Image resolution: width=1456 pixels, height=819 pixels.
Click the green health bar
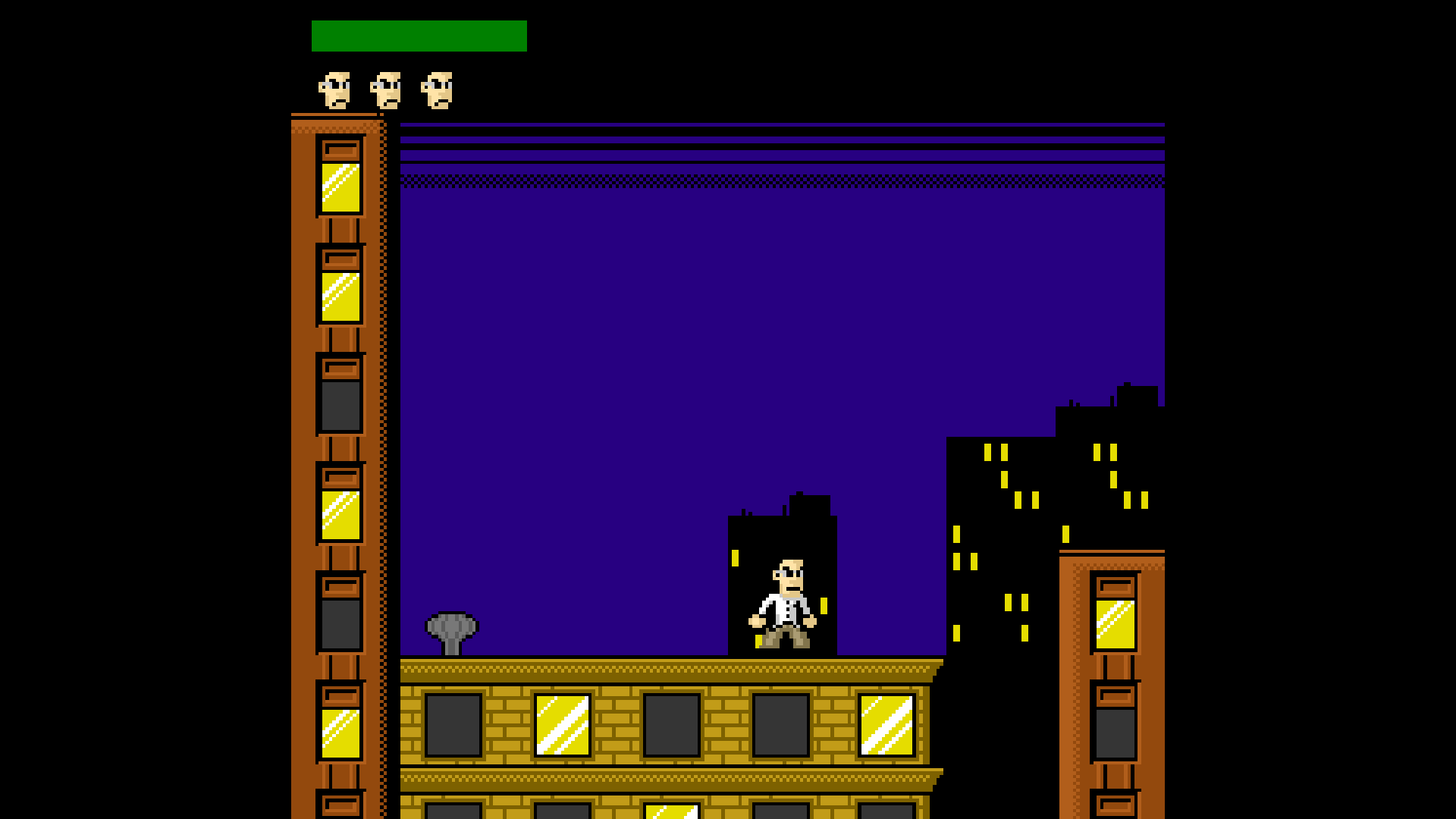pyautogui.click(x=419, y=35)
